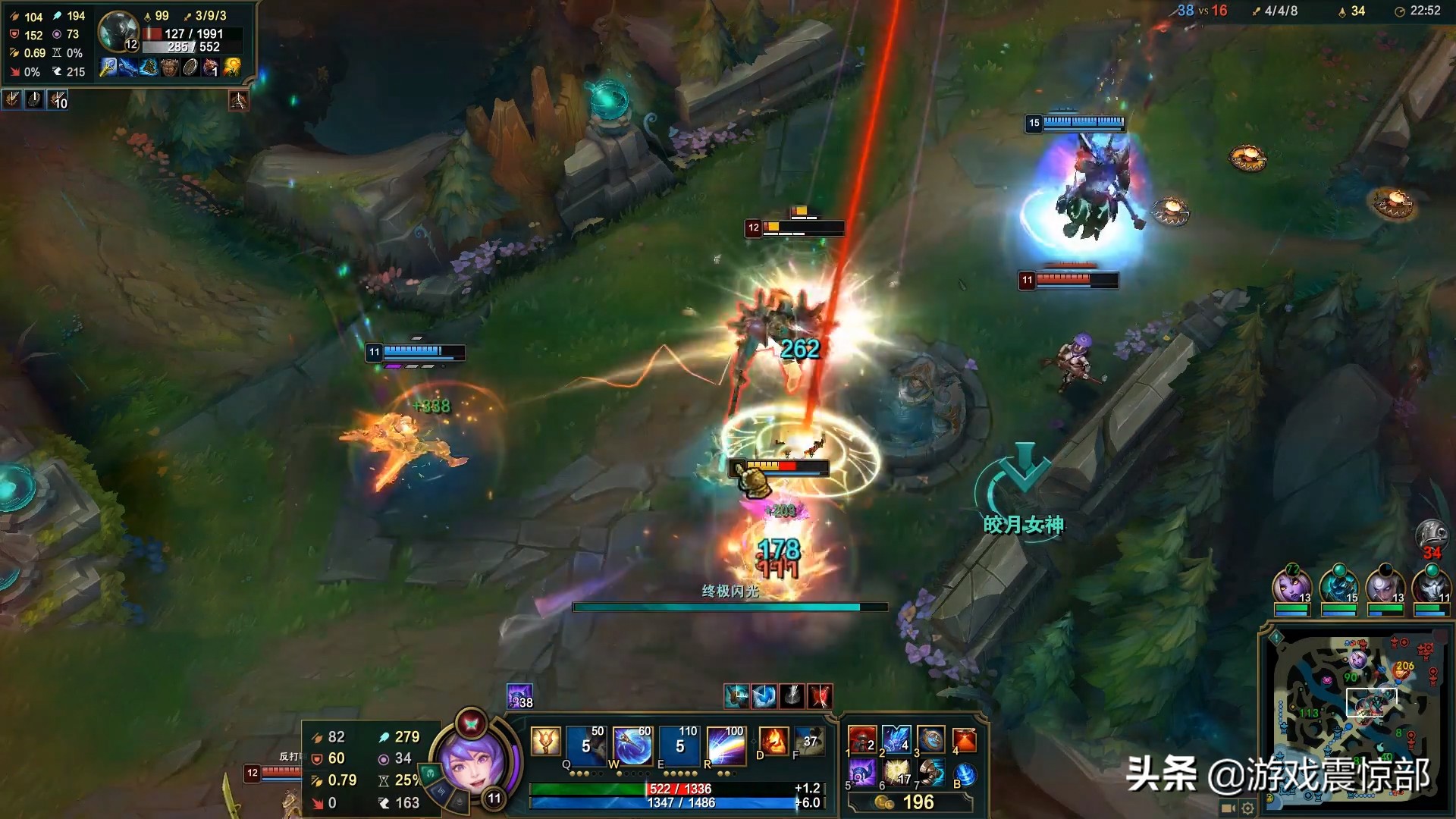Select the purple-skinned ally portrait
The width and height of the screenshot is (1456, 819).
click(x=1291, y=585)
